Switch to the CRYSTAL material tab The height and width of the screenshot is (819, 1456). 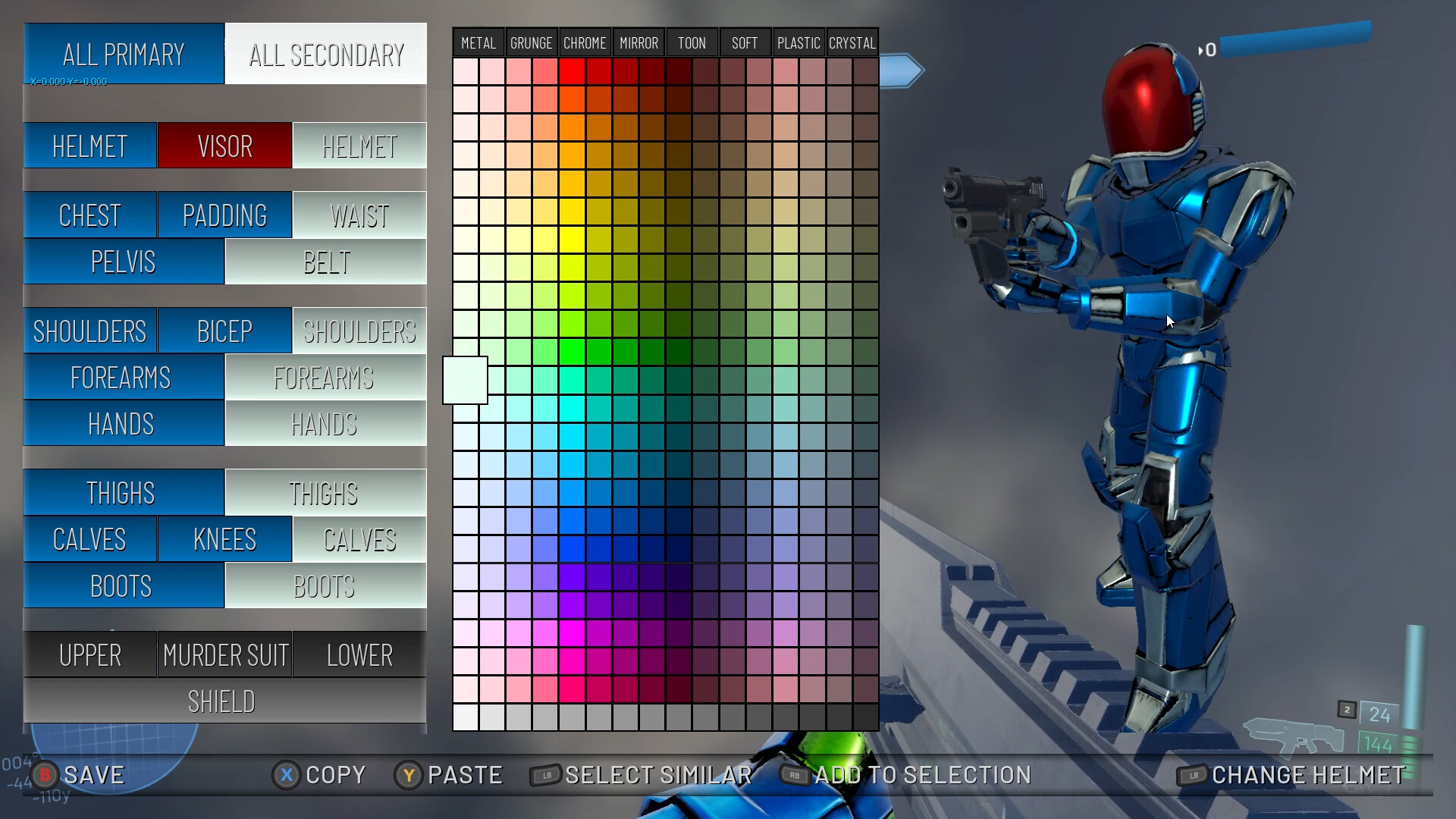click(852, 42)
